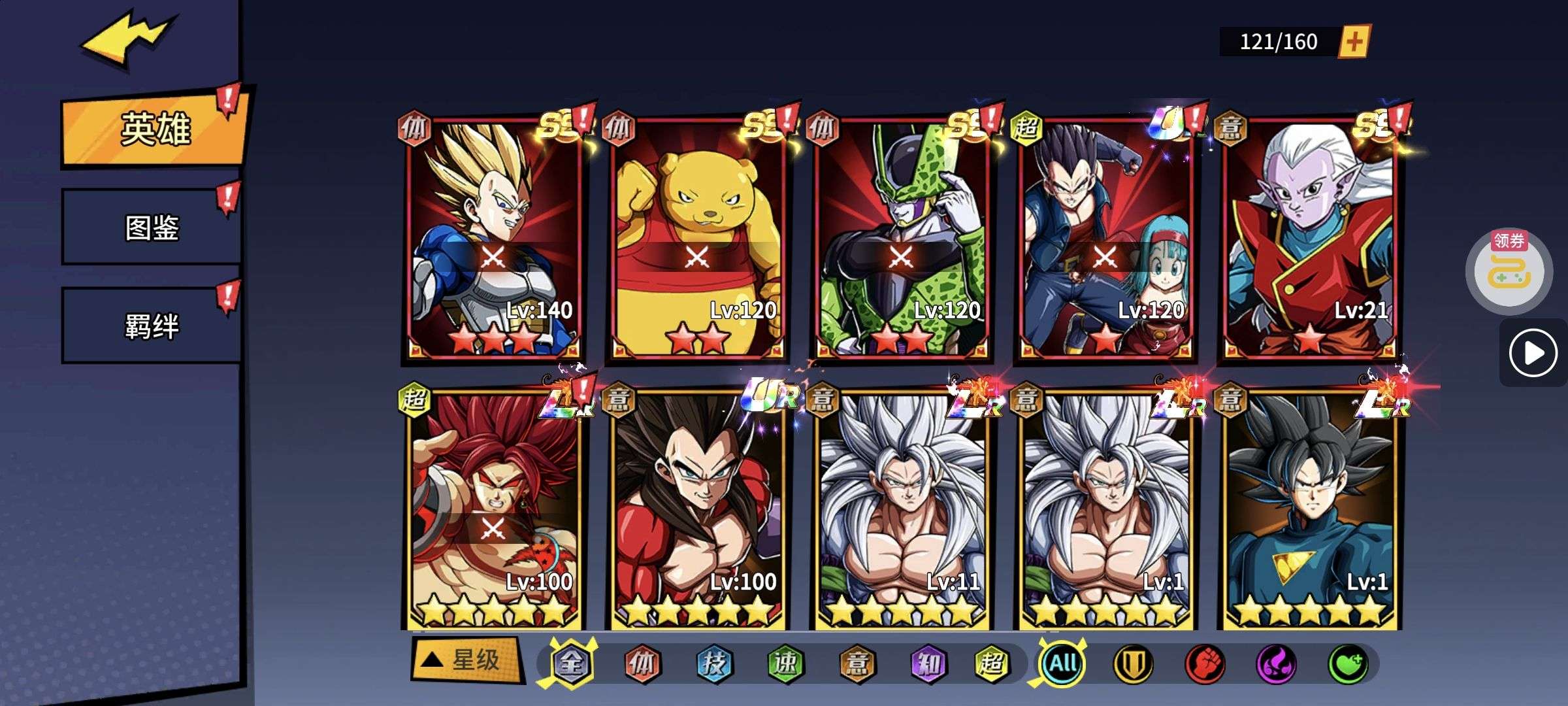Image resolution: width=1568 pixels, height=706 pixels.
Task: Expand hero capacity with the plus button
Action: pos(1354,42)
